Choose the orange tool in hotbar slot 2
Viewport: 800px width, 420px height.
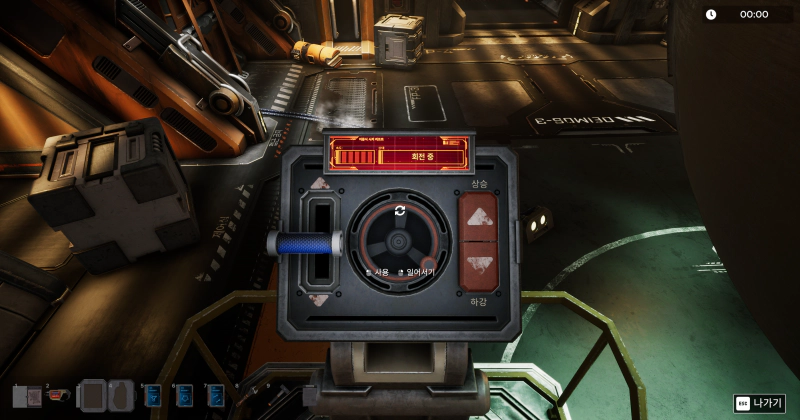(x=59, y=395)
